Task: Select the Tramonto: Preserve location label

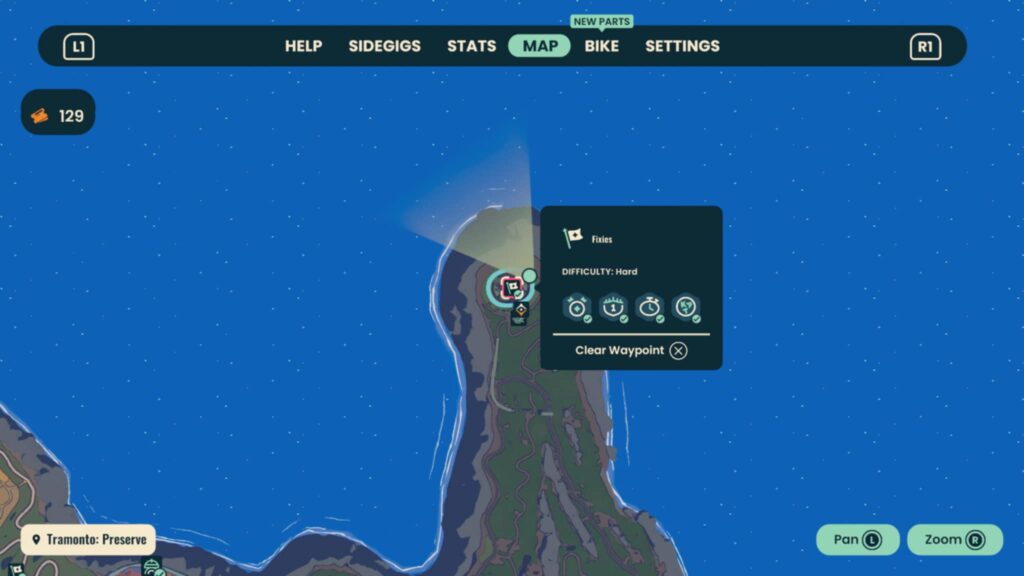Action: (x=89, y=540)
